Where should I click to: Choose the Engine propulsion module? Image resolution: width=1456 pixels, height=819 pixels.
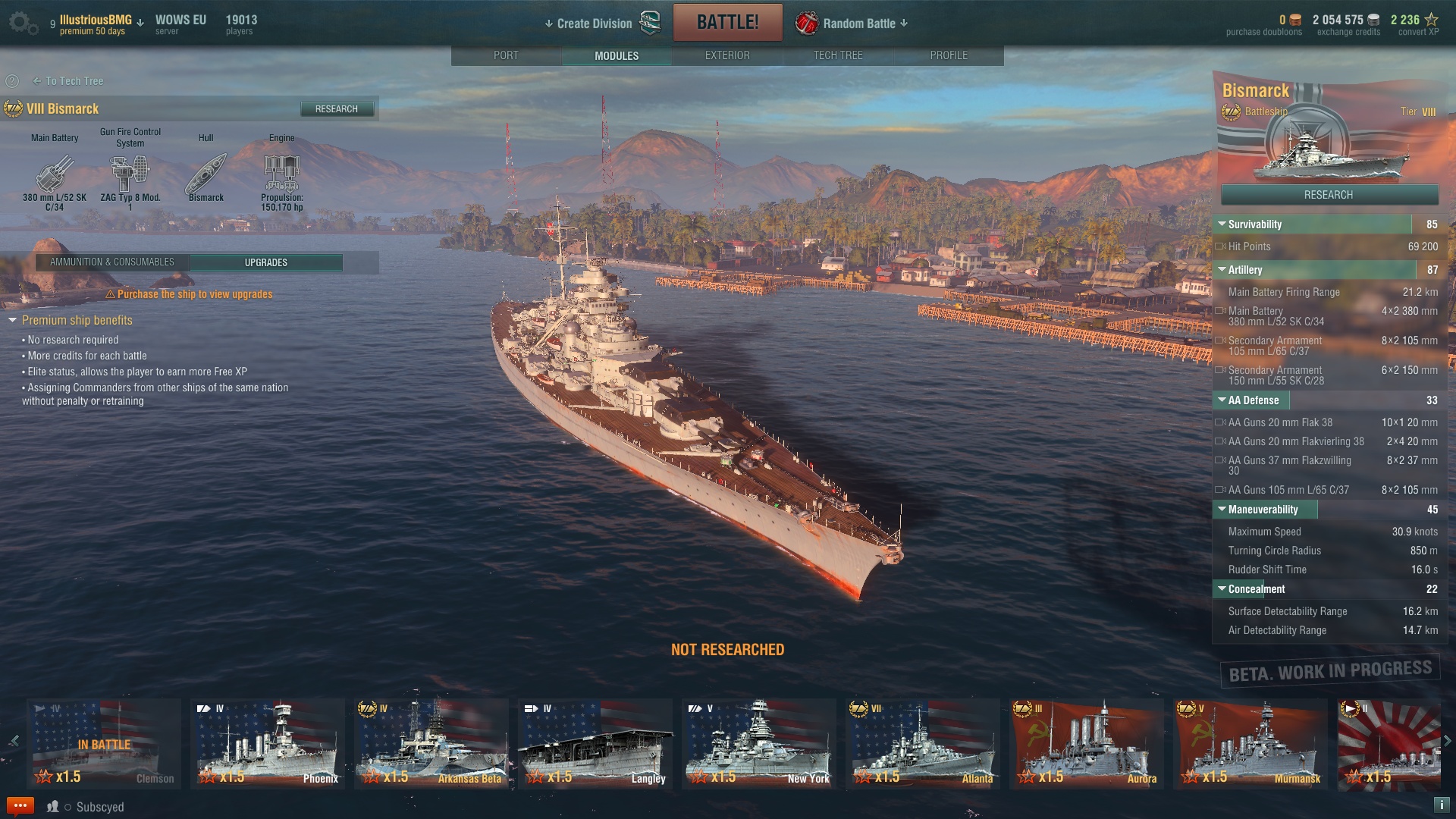(282, 174)
